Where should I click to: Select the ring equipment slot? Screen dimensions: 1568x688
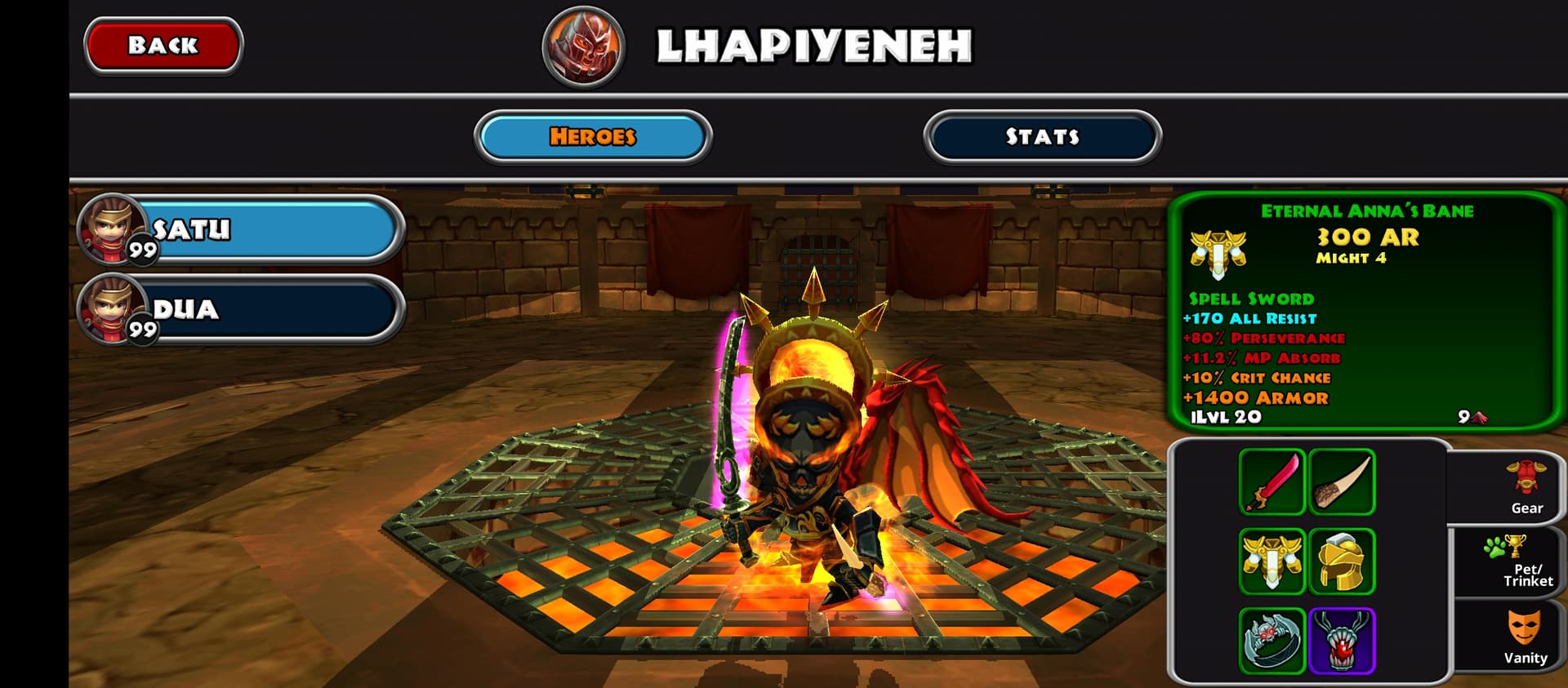click(1272, 641)
